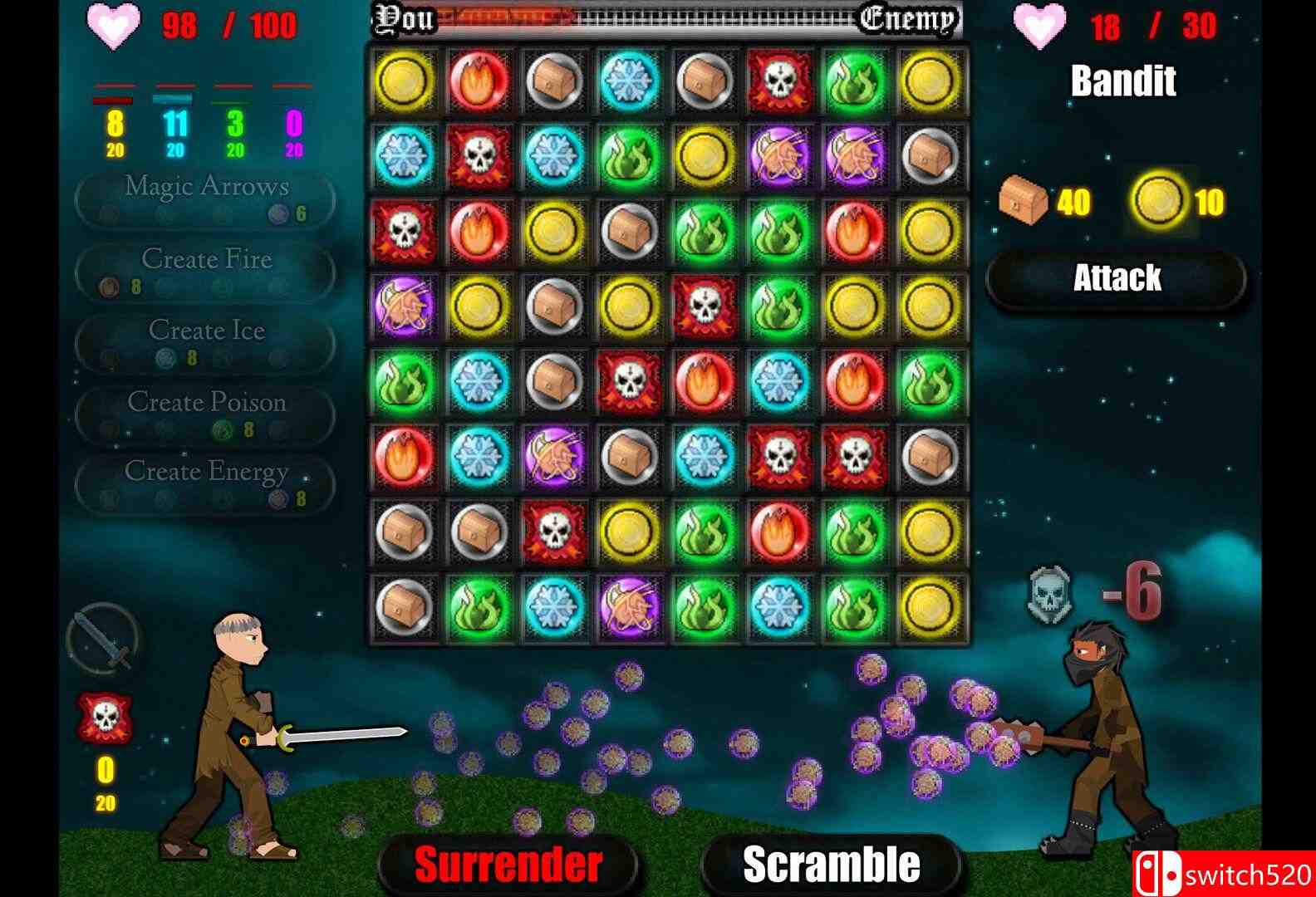Click the orange fire gem in the sixth row

pos(403,458)
